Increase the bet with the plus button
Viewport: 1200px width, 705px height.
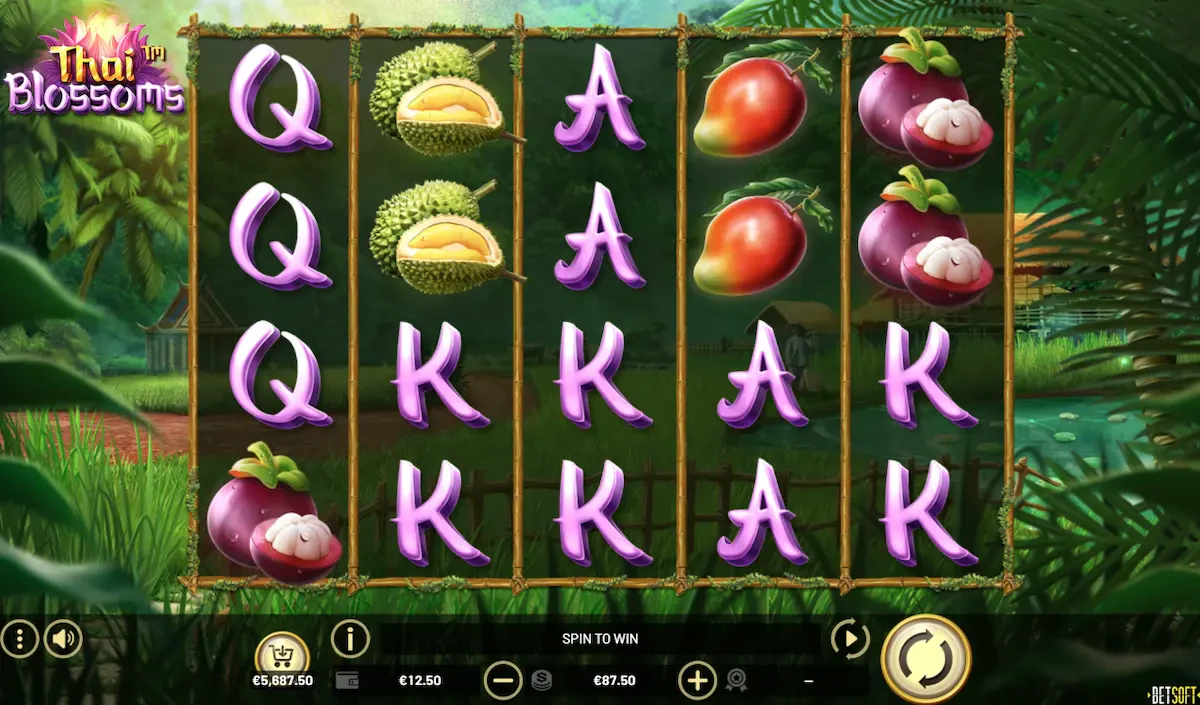click(697, 681)
